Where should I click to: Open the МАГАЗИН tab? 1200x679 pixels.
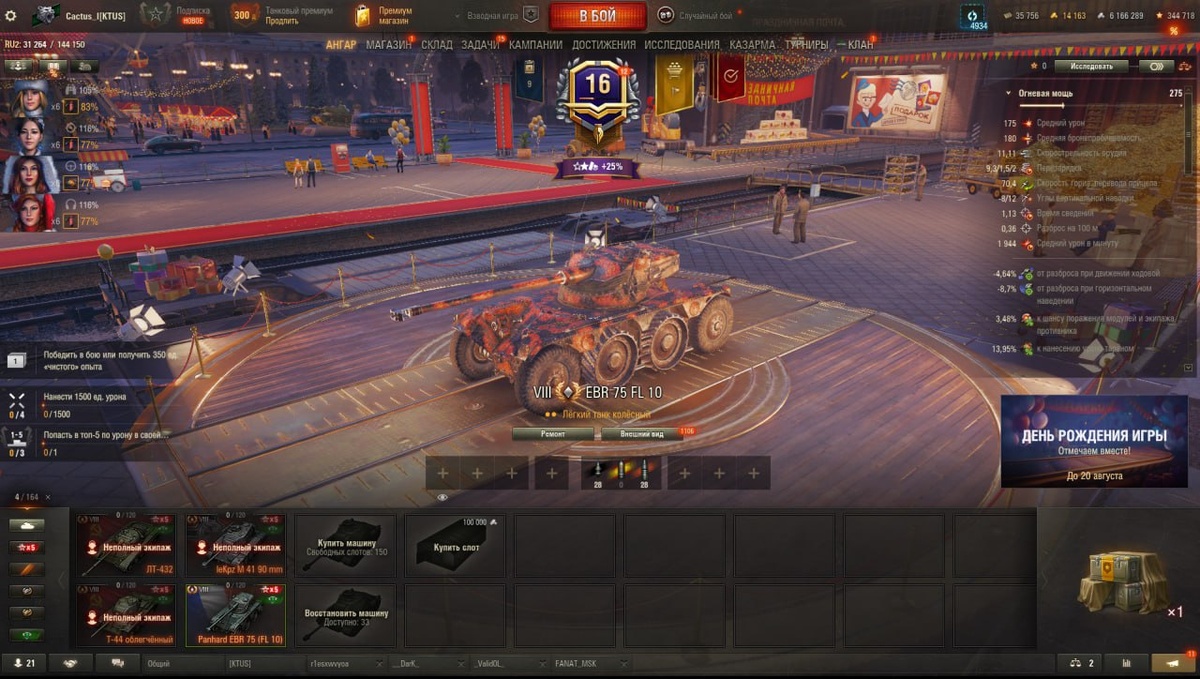(388, 45)
